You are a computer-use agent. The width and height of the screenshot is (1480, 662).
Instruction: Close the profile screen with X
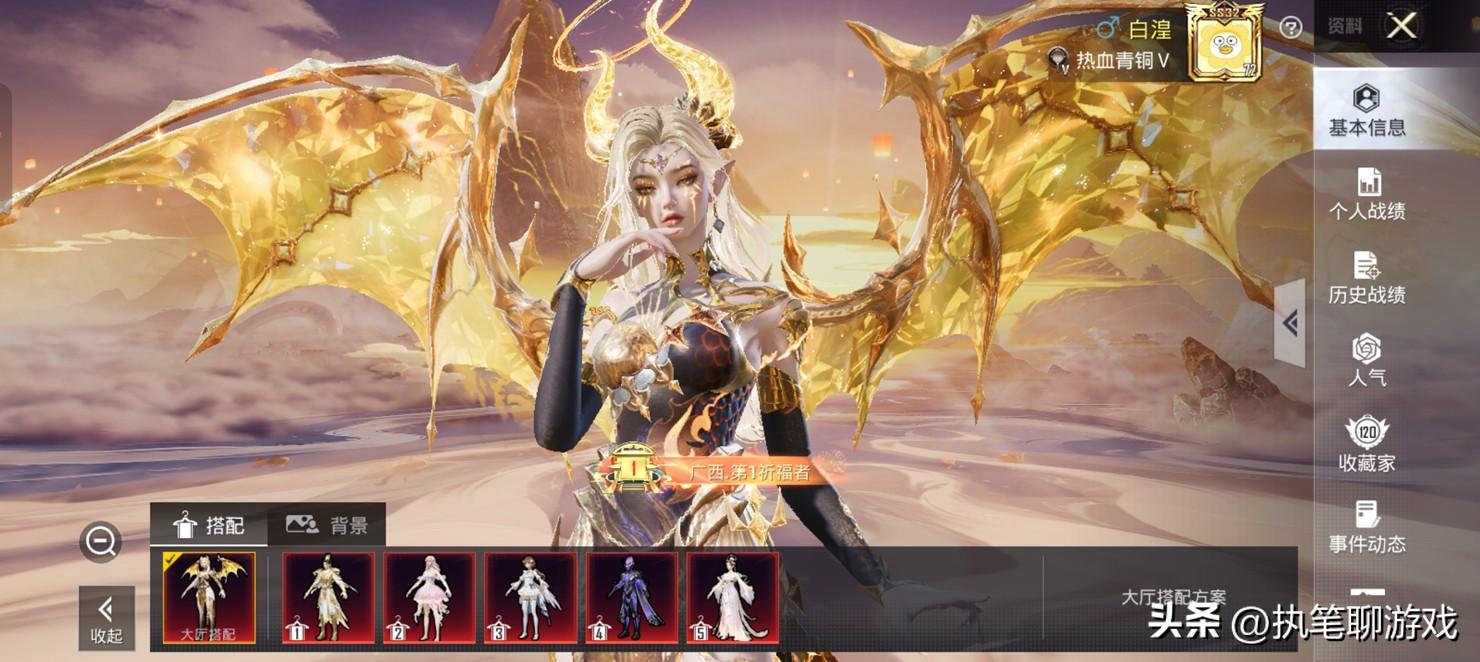(1402, 26)
